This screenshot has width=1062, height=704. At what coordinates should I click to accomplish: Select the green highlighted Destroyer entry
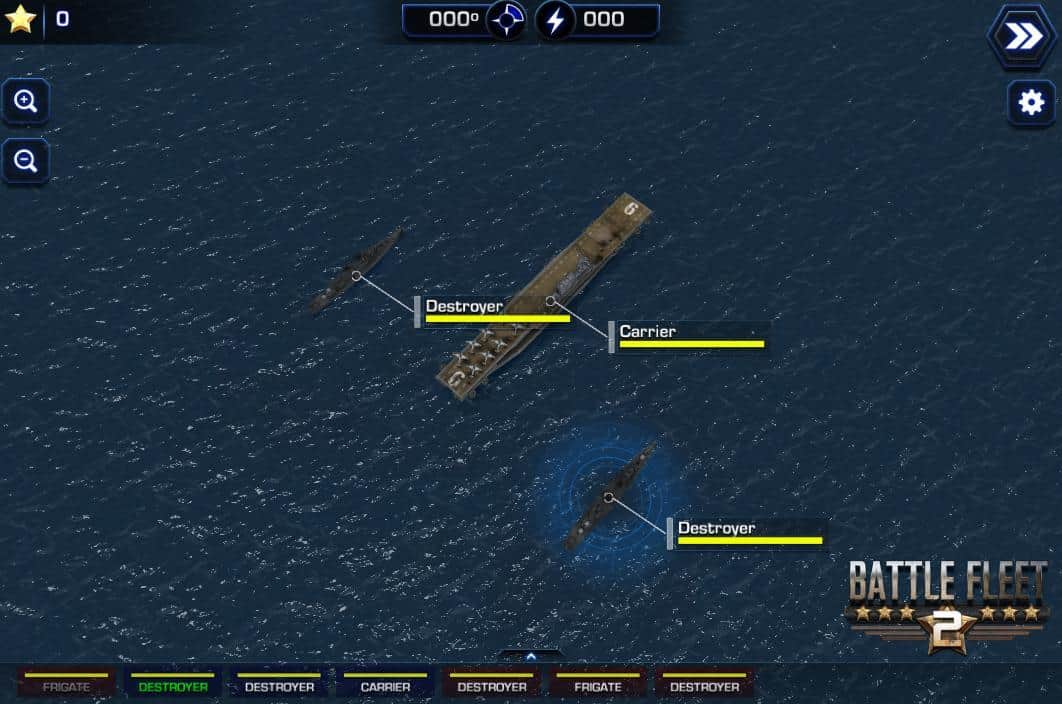(173, 686)
